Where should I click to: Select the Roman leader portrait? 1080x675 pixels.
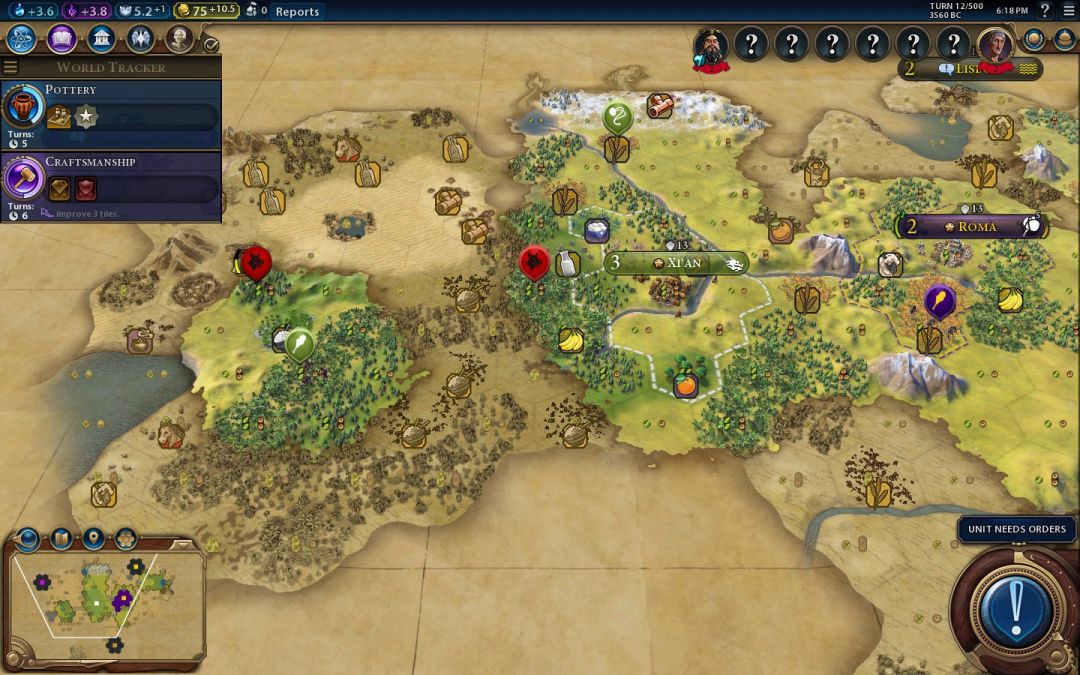click(995, 45)
